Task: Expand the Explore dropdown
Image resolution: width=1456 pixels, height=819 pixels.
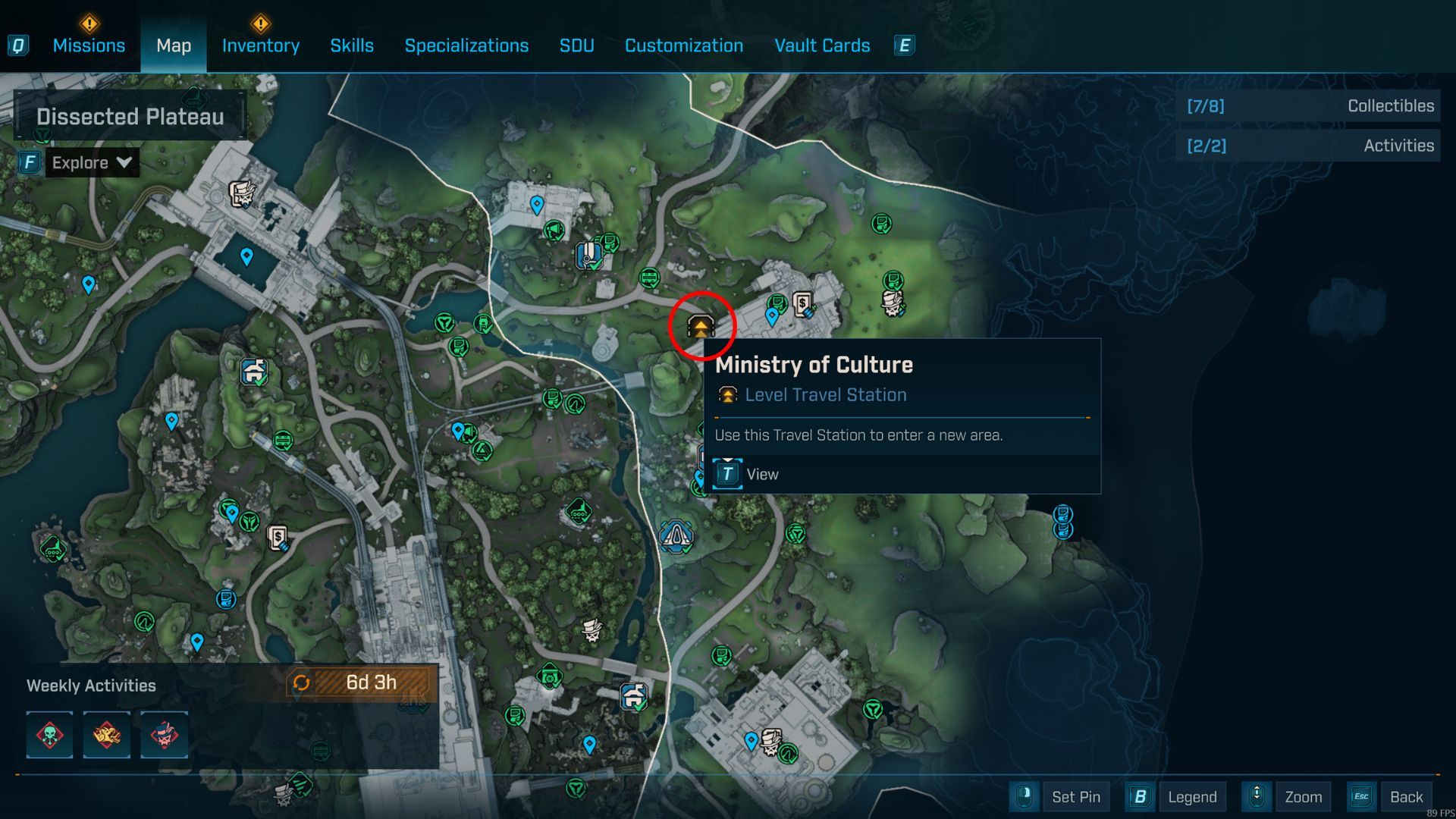Action: point(92,162)
